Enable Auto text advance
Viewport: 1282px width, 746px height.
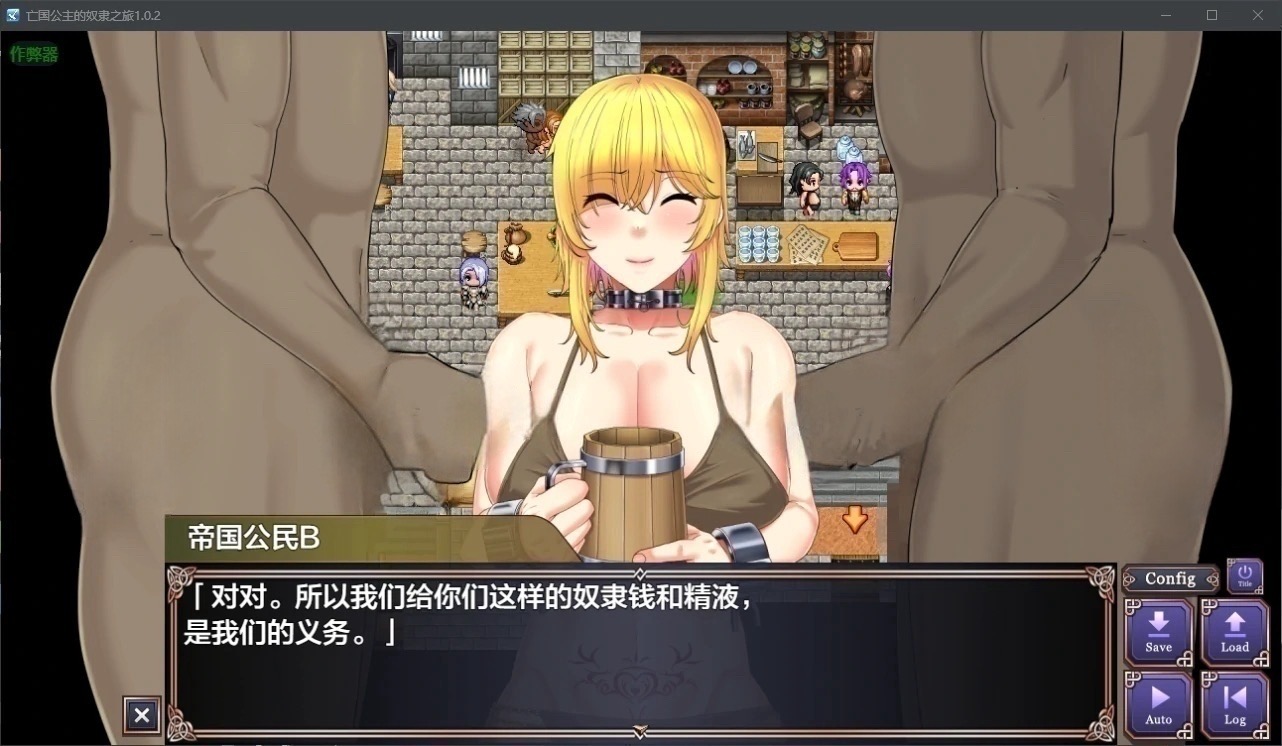[1158, 704]
